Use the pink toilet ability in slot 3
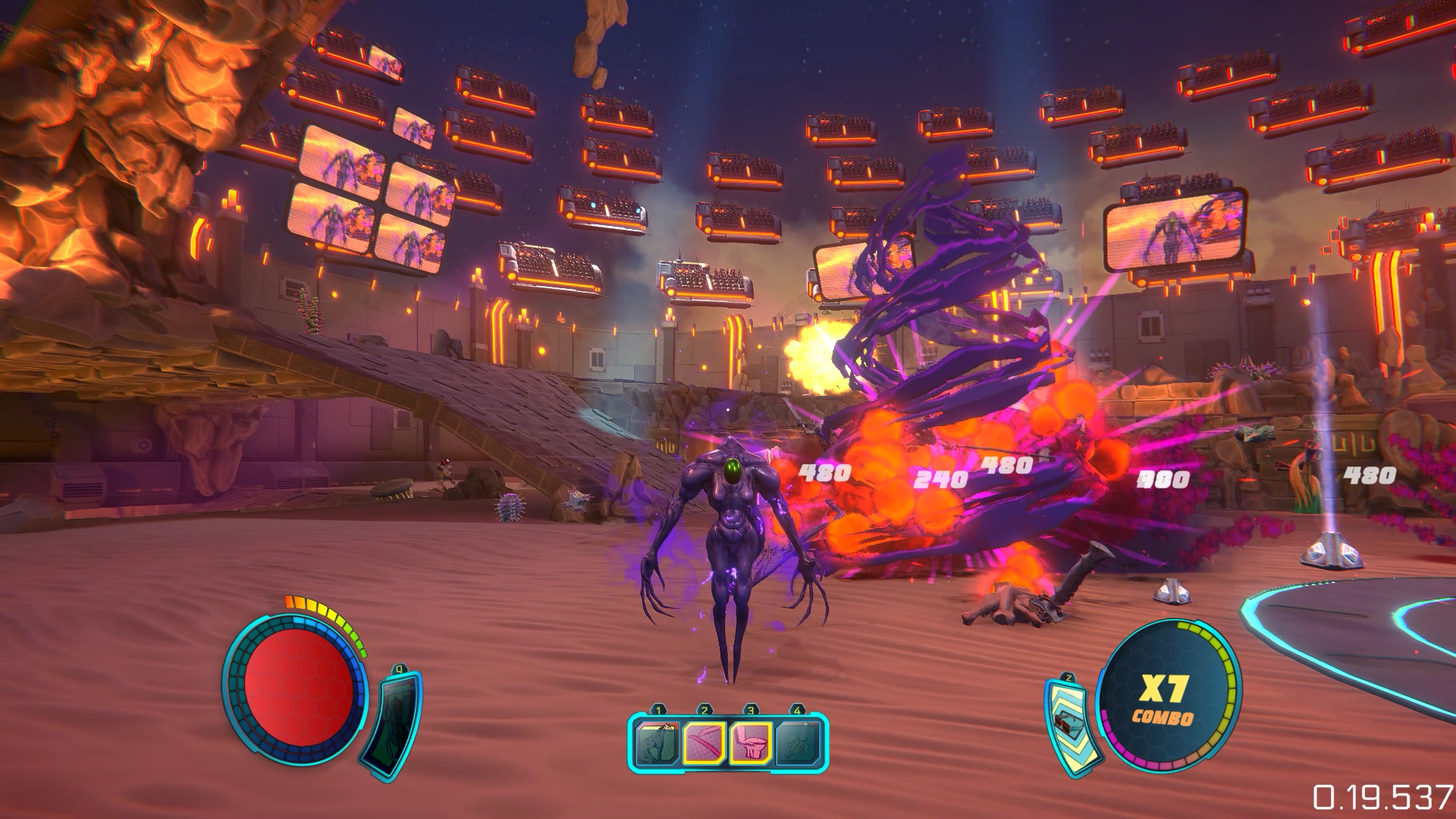The height and width of the screenshot is (819, 1456). (x=751, y=742)
